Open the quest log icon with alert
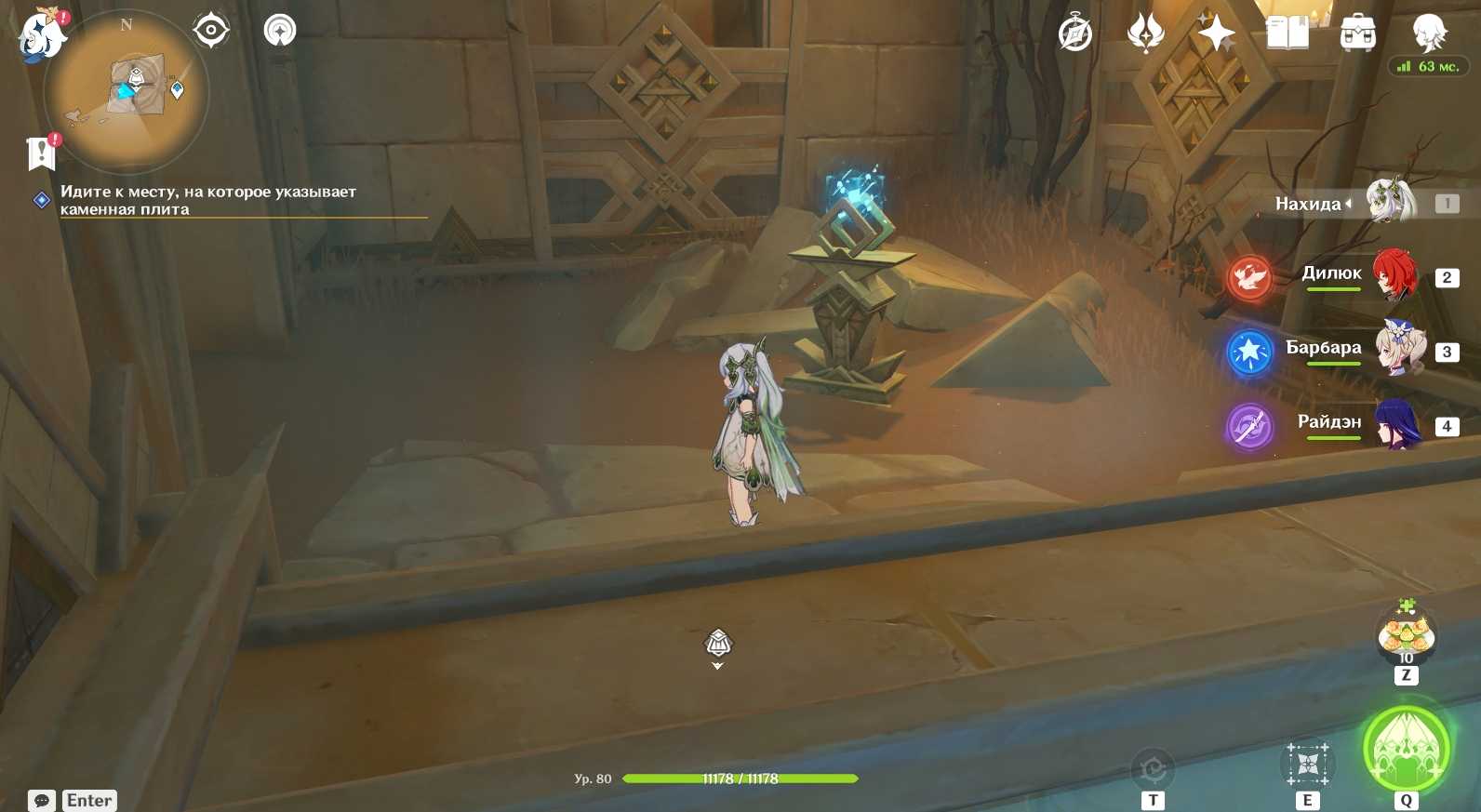The height and width of the screenshot is (812, 1481). coord(42,153)
